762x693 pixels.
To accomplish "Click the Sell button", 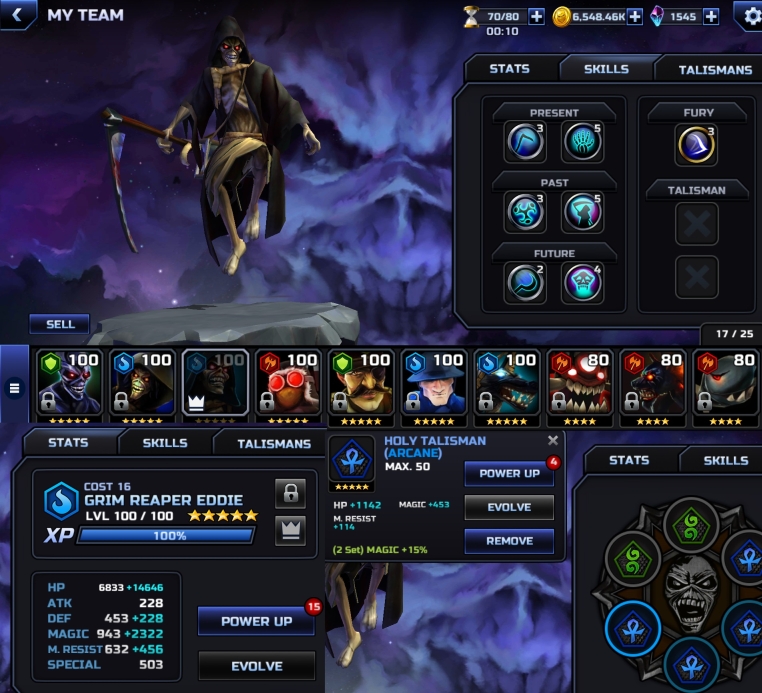I will (x=59, y=324).
